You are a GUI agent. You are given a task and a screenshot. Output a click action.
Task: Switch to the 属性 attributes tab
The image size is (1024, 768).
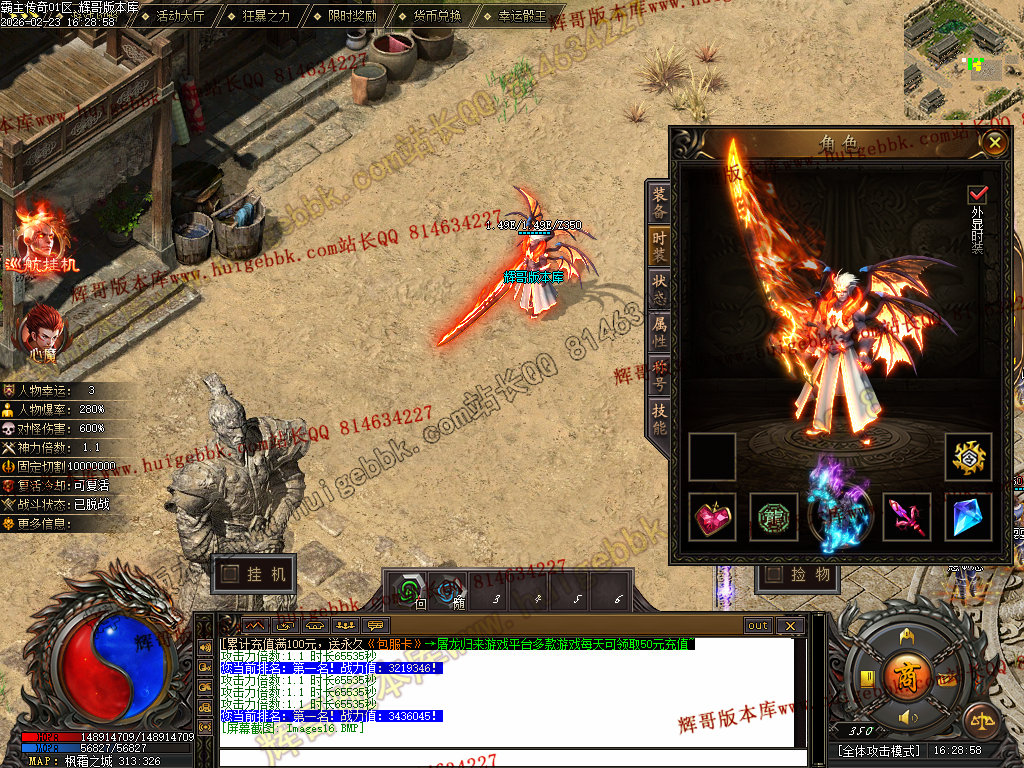[659, 331]
